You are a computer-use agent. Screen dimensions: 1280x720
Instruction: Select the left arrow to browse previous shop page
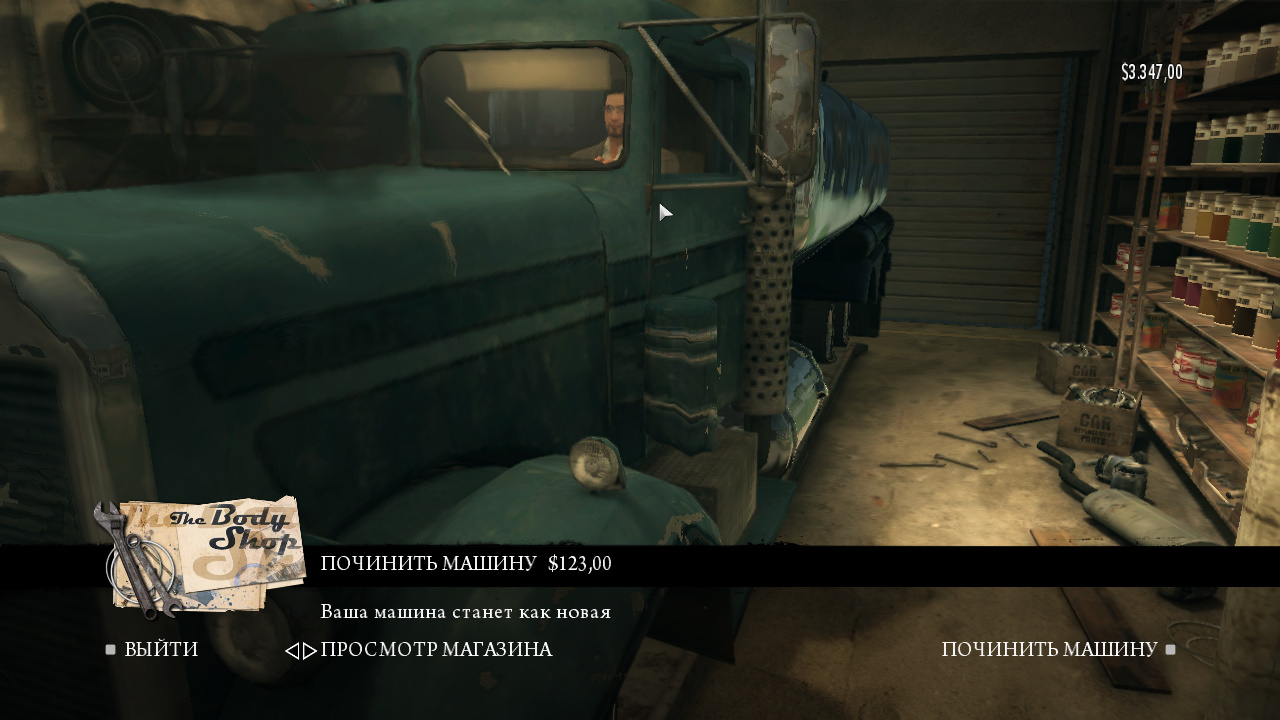pos(295,649)
